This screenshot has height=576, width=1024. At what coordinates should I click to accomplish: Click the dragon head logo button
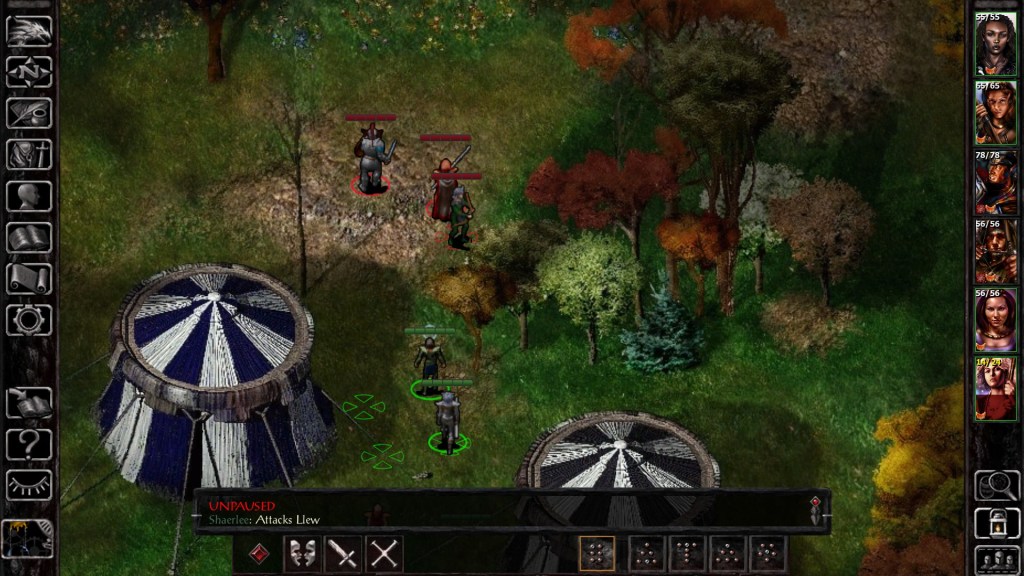pos(29,30)
